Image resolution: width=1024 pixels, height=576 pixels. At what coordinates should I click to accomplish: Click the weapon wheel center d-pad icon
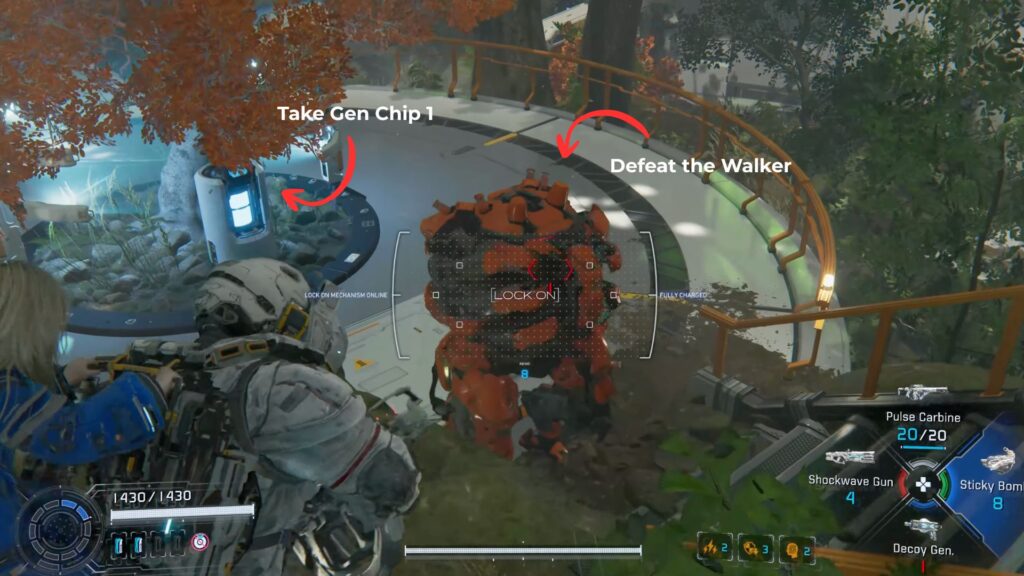(x=922, y=486)
